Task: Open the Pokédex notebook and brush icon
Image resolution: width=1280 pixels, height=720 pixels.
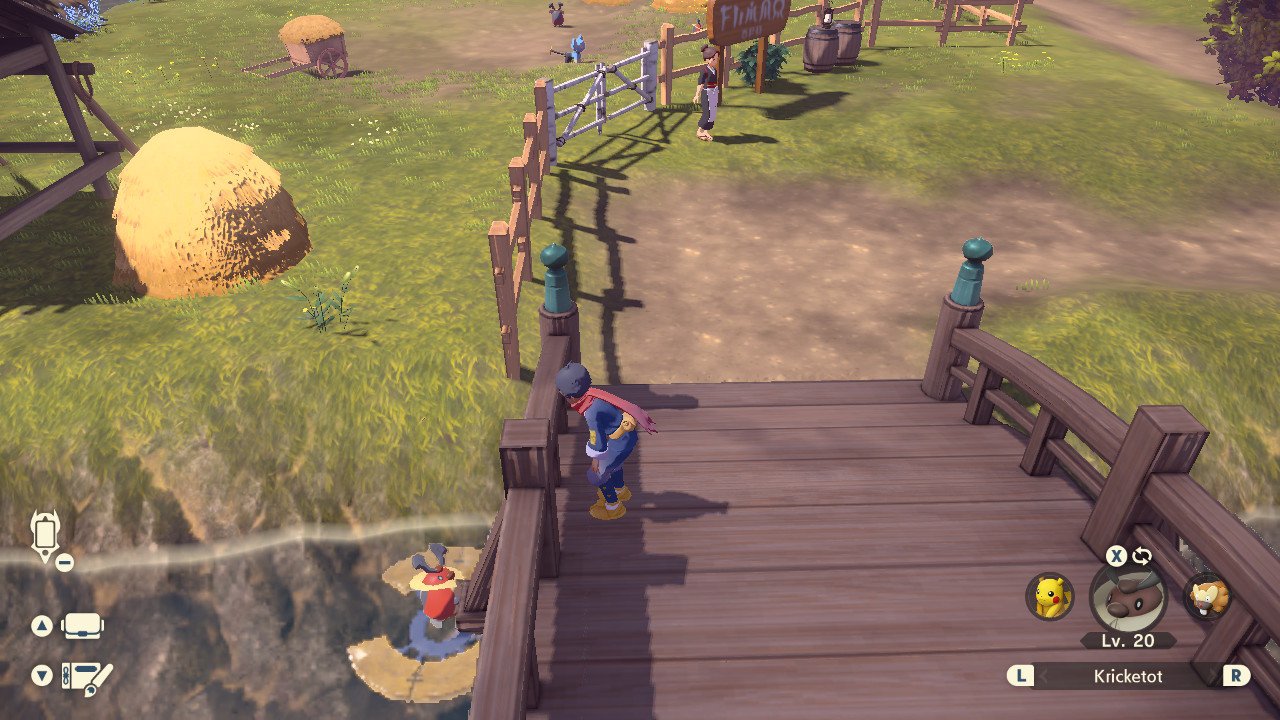Action: pyautogui.click(x=87, y=678)
